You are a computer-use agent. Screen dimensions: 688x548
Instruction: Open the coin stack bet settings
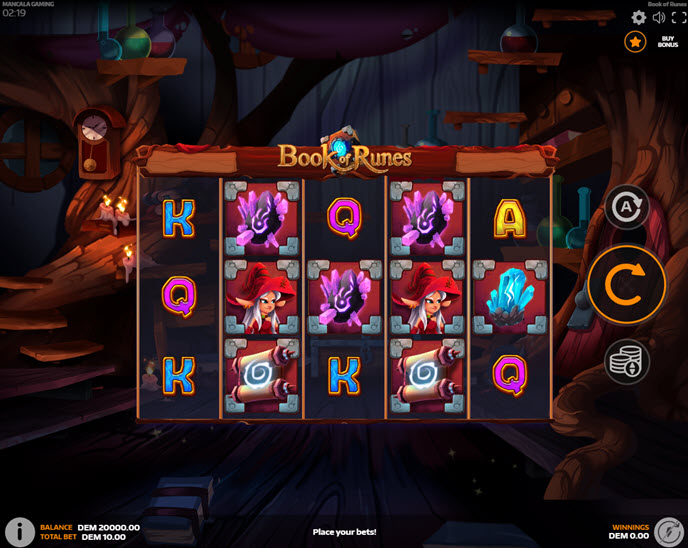(627, 361)
